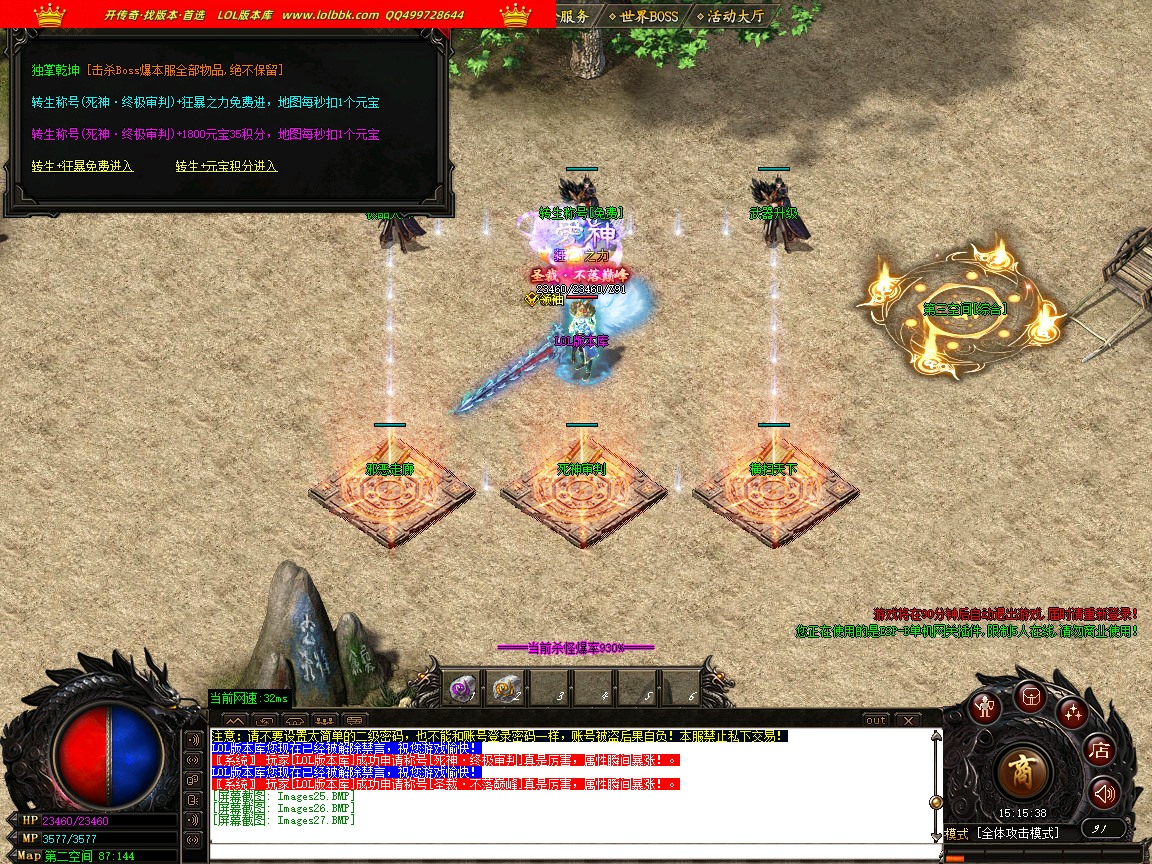Open the bag inventory icon
The height and width of the screenshot is (864, 1152).
coord(1030,696)
